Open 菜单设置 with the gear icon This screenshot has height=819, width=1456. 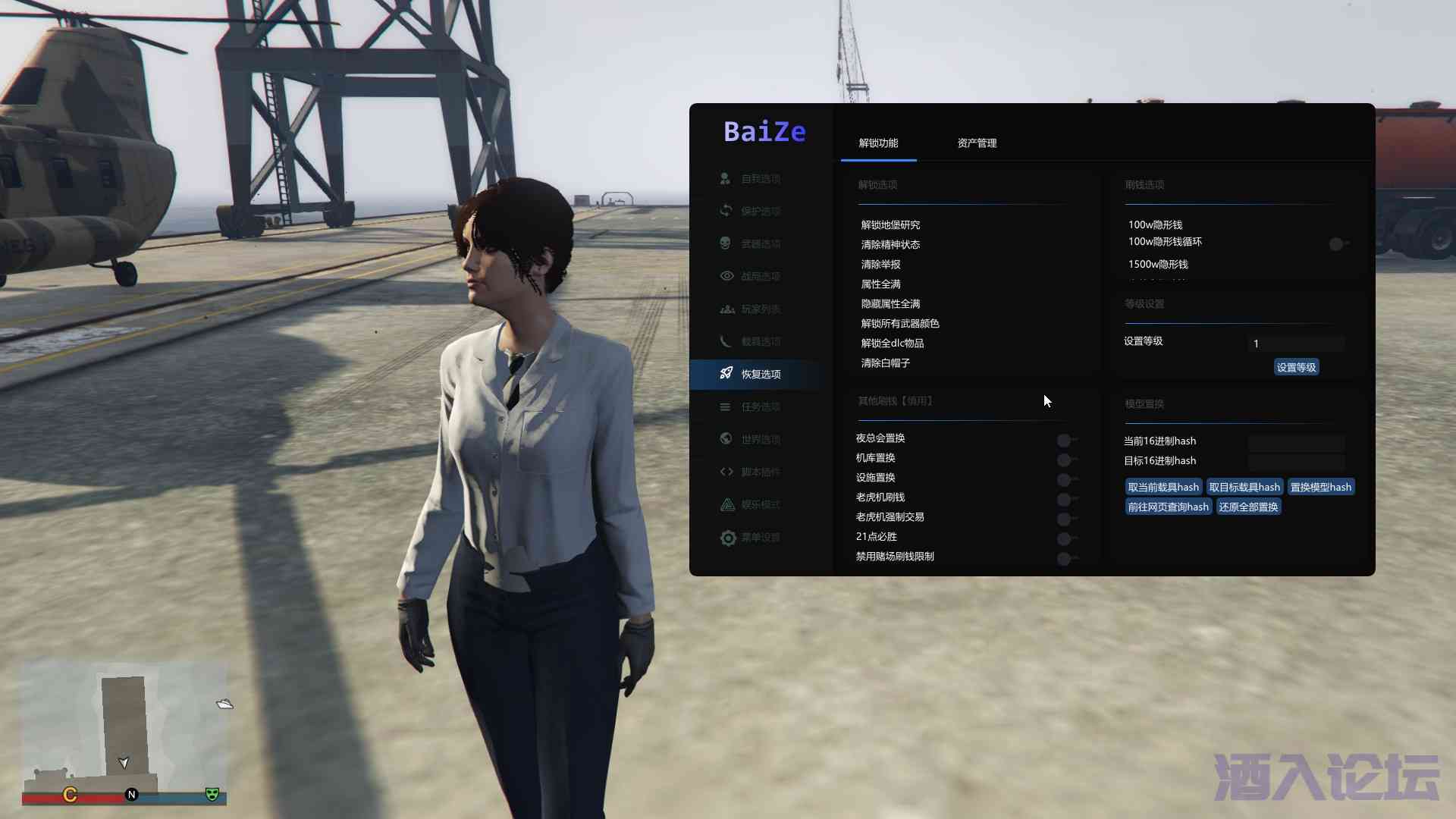coord(760,538)
